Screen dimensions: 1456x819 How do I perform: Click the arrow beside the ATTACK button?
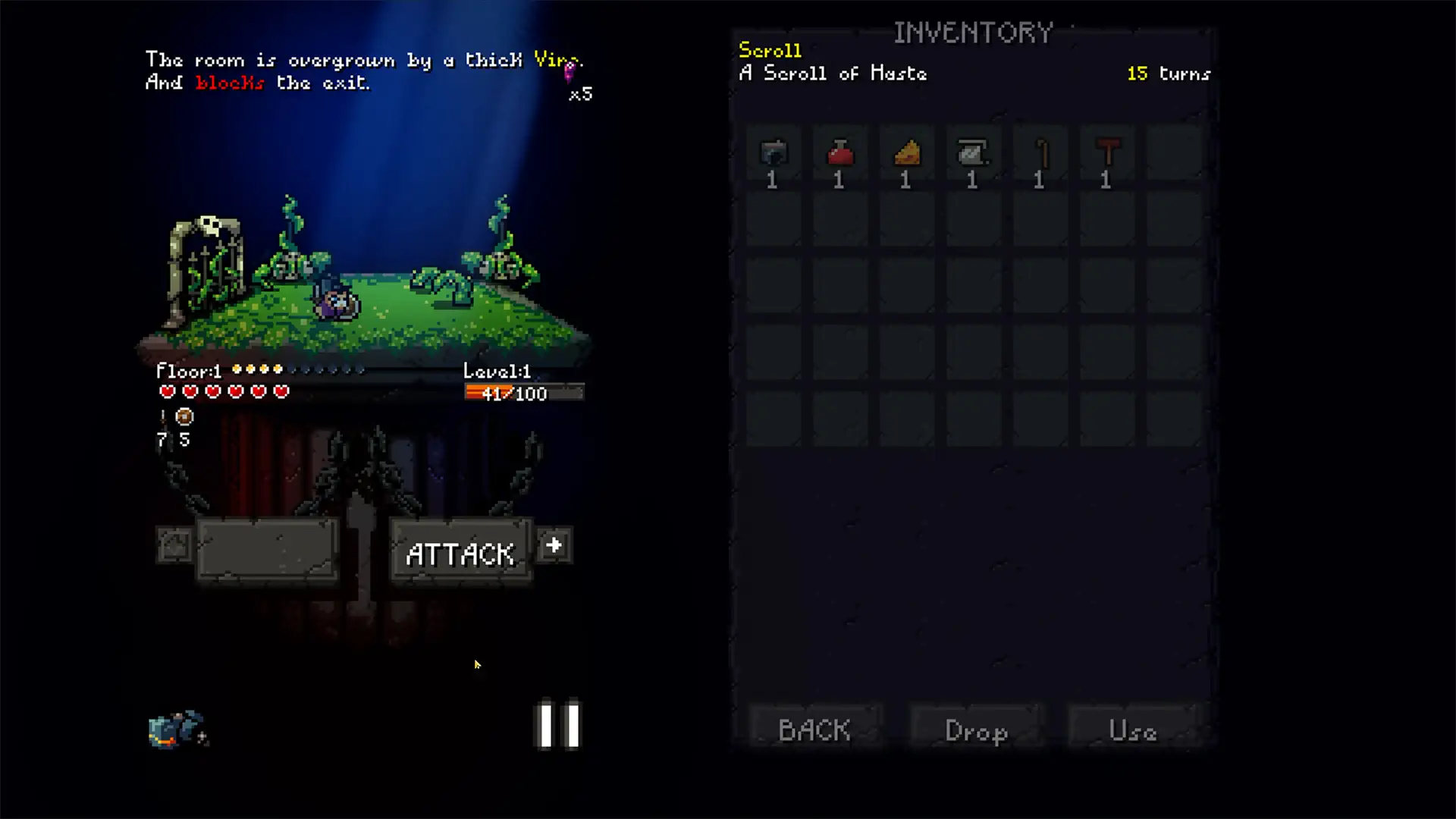[x=554, y=546]
